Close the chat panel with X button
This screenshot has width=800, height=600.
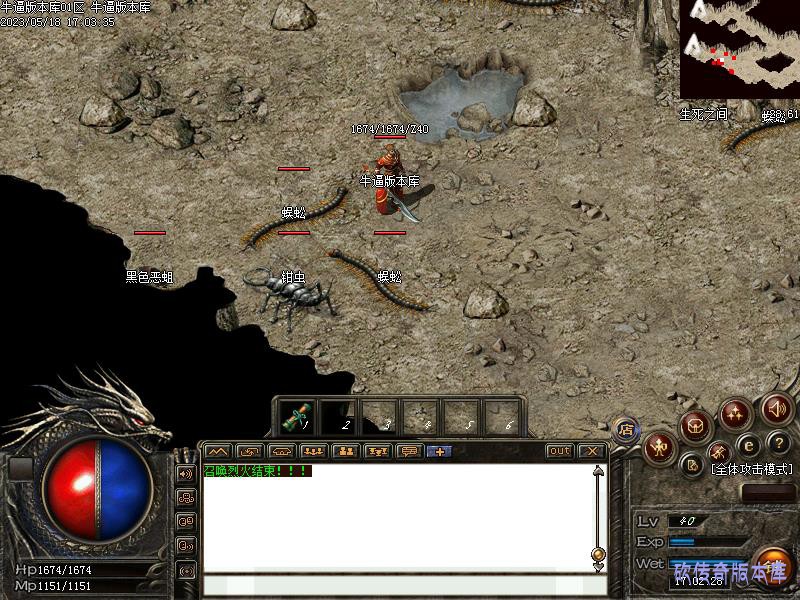[x=591, y=451]
